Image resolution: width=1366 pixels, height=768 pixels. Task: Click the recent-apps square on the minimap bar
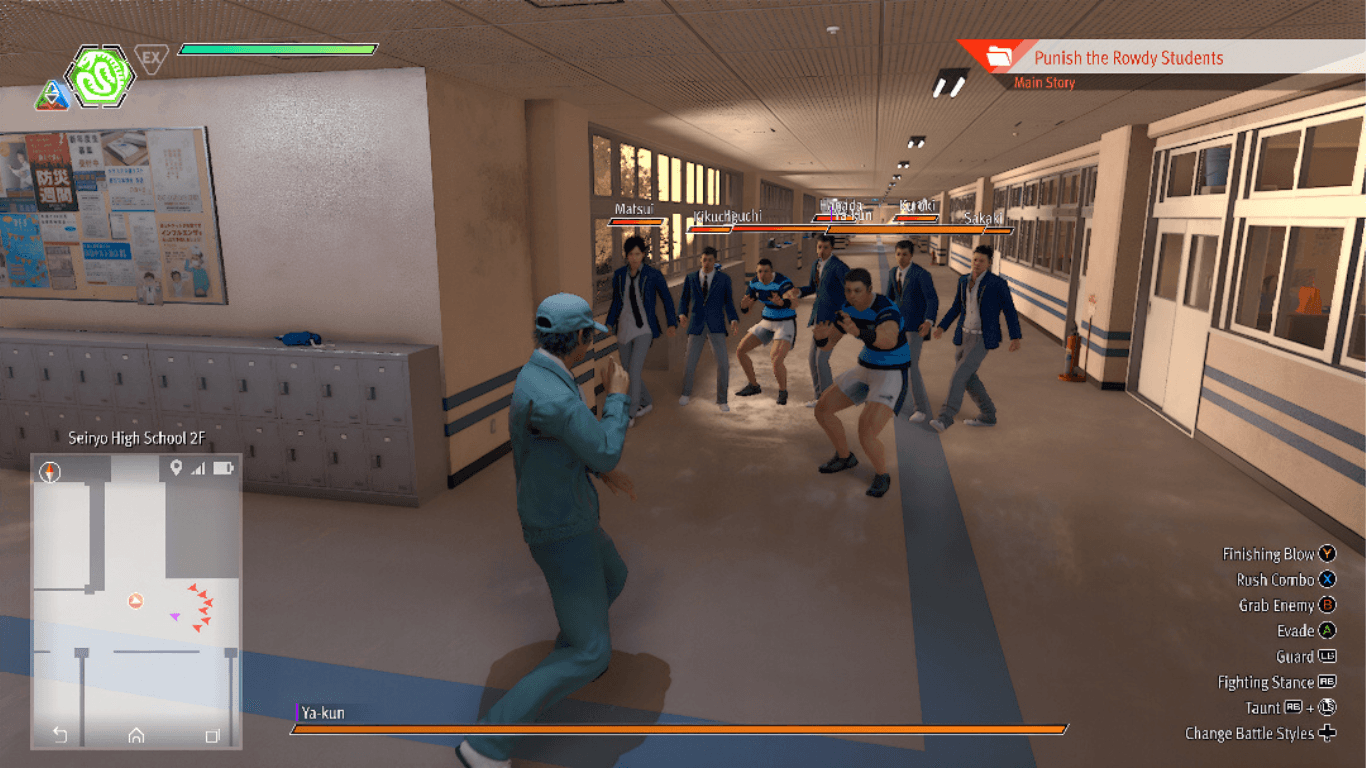[211, 736]
